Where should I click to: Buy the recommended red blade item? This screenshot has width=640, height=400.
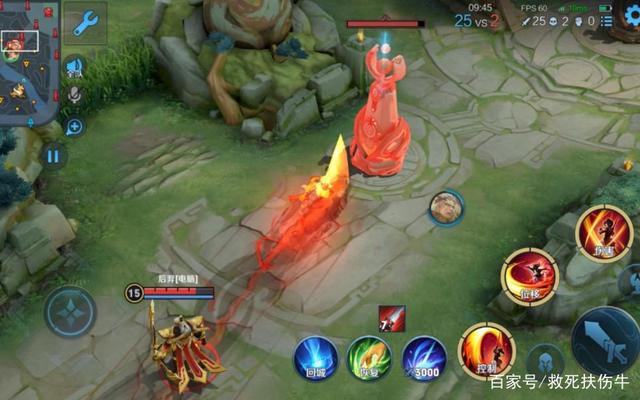391,320
